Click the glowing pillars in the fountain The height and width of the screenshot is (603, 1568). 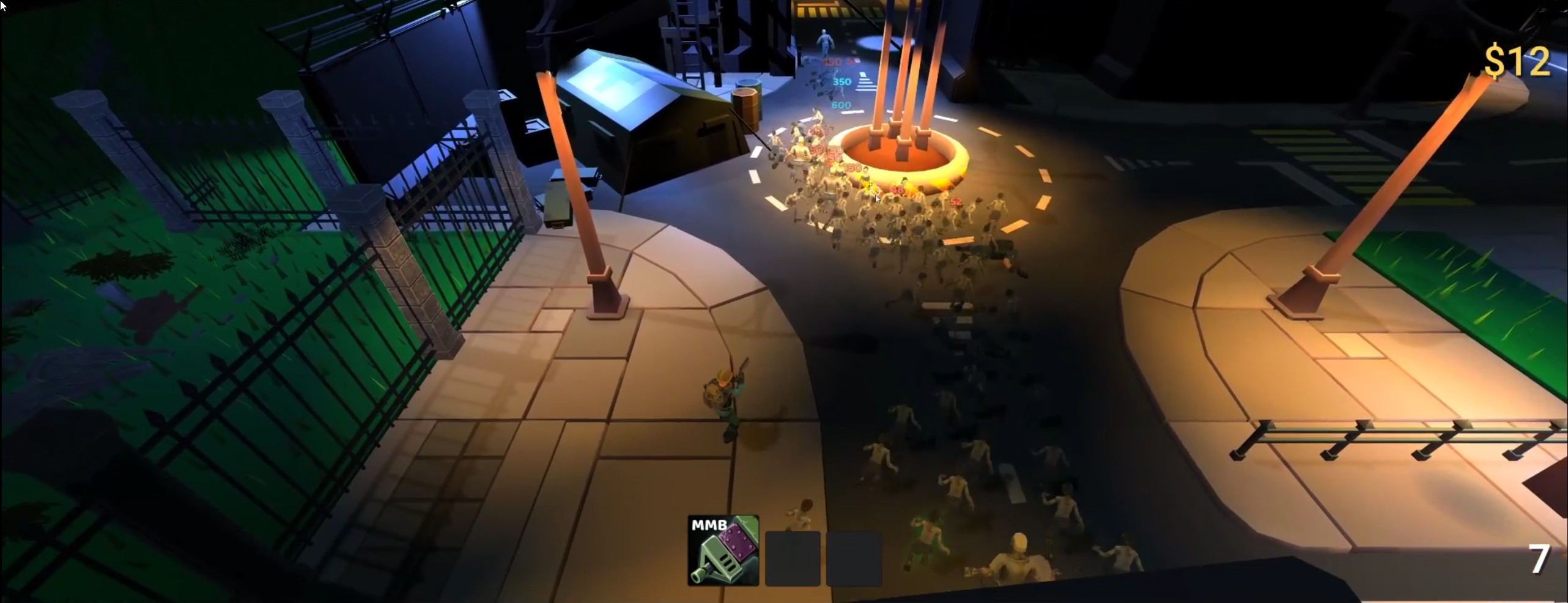[898, 92]
